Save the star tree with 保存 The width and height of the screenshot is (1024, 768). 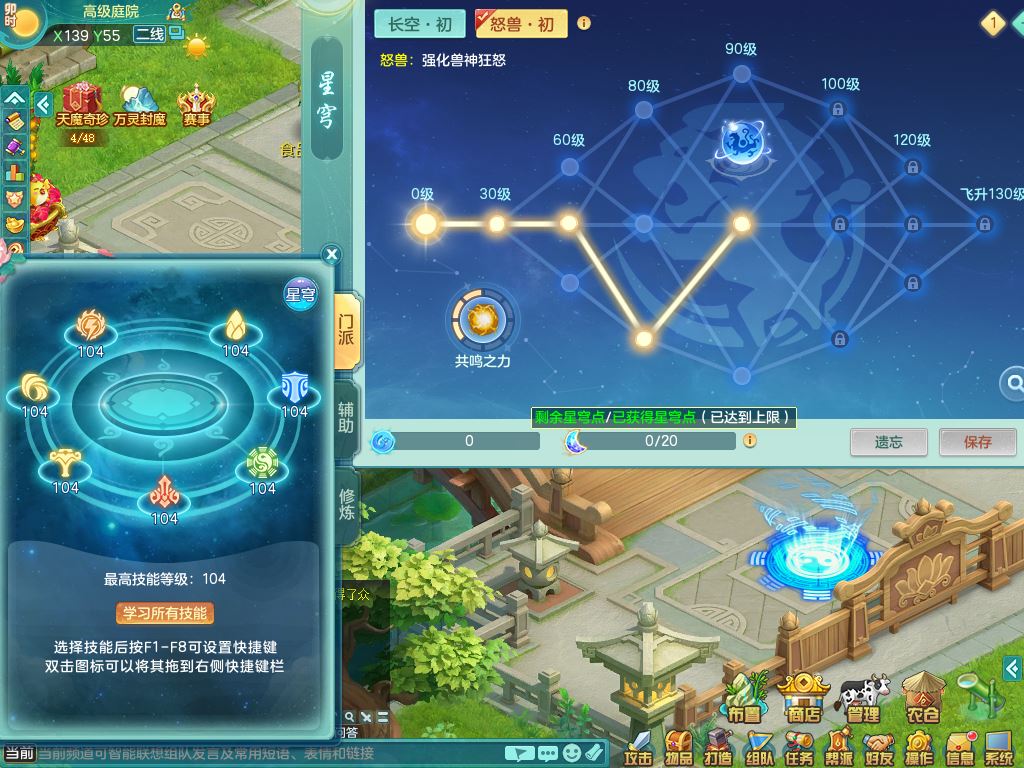[x=977, y=441]
